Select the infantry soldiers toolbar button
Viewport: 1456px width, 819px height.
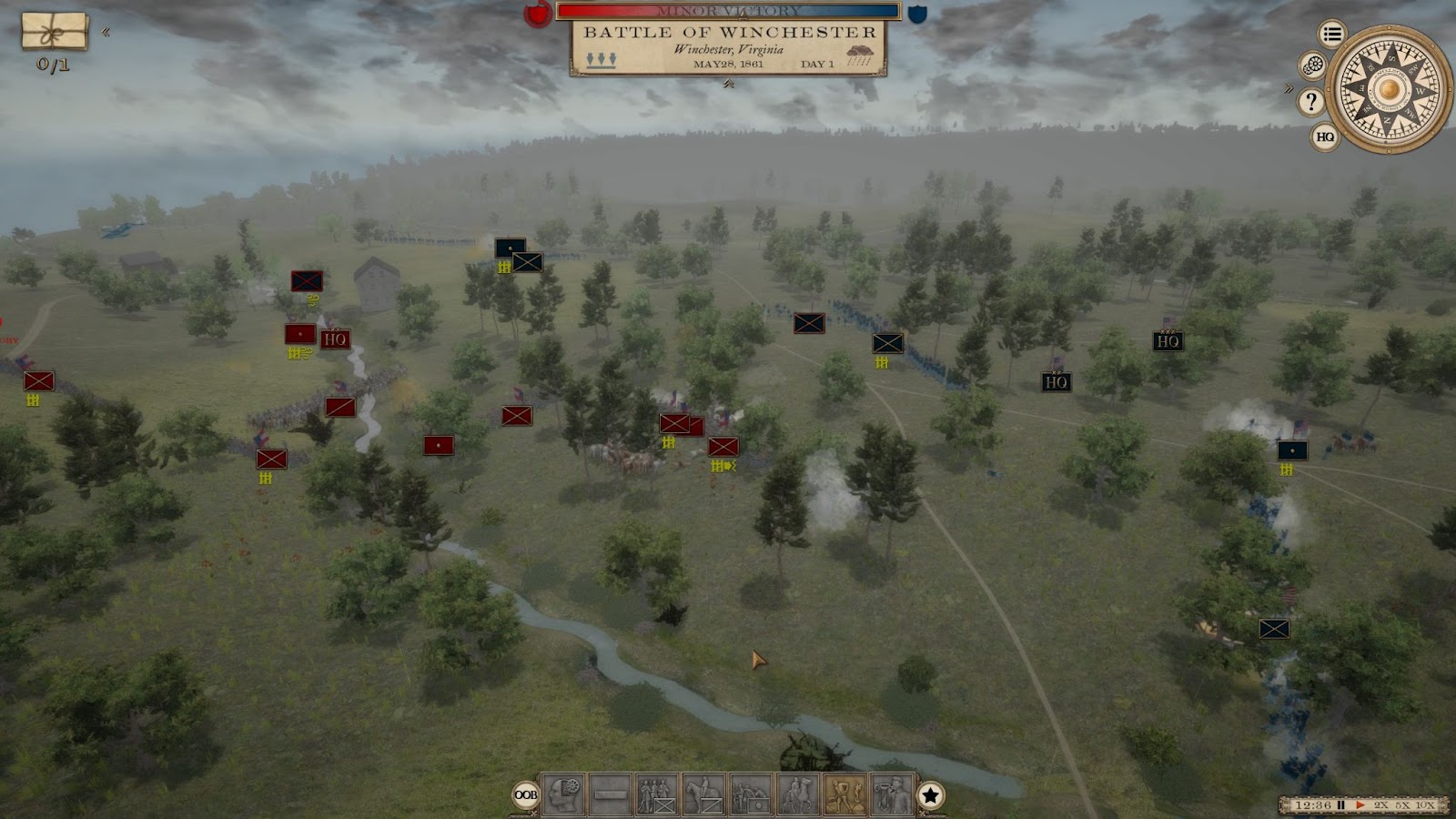click(x=656, y=794)
